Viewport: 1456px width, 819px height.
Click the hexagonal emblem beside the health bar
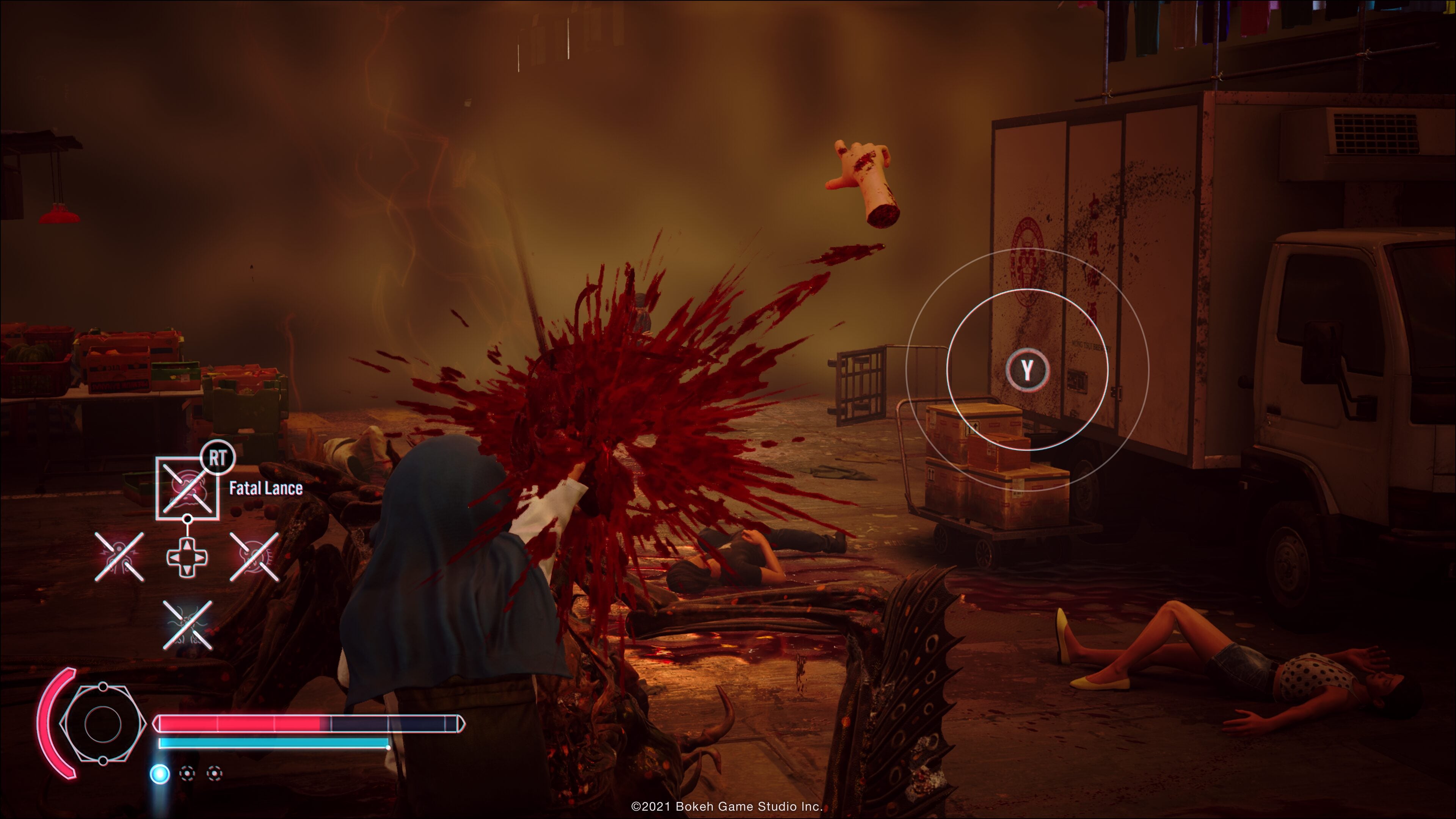coord(102,723)
